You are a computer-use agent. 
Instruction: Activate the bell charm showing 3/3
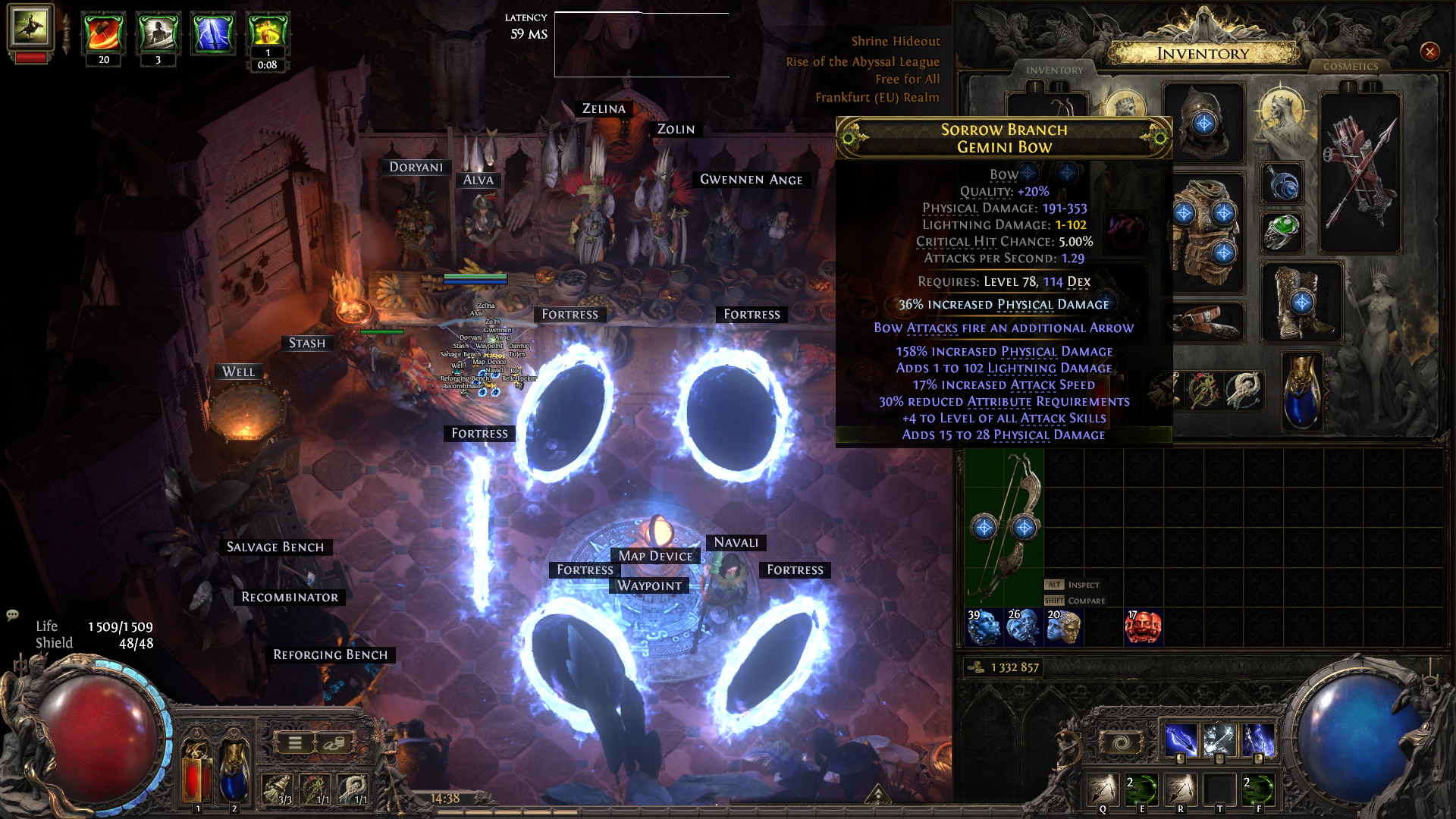pos(278,789)
